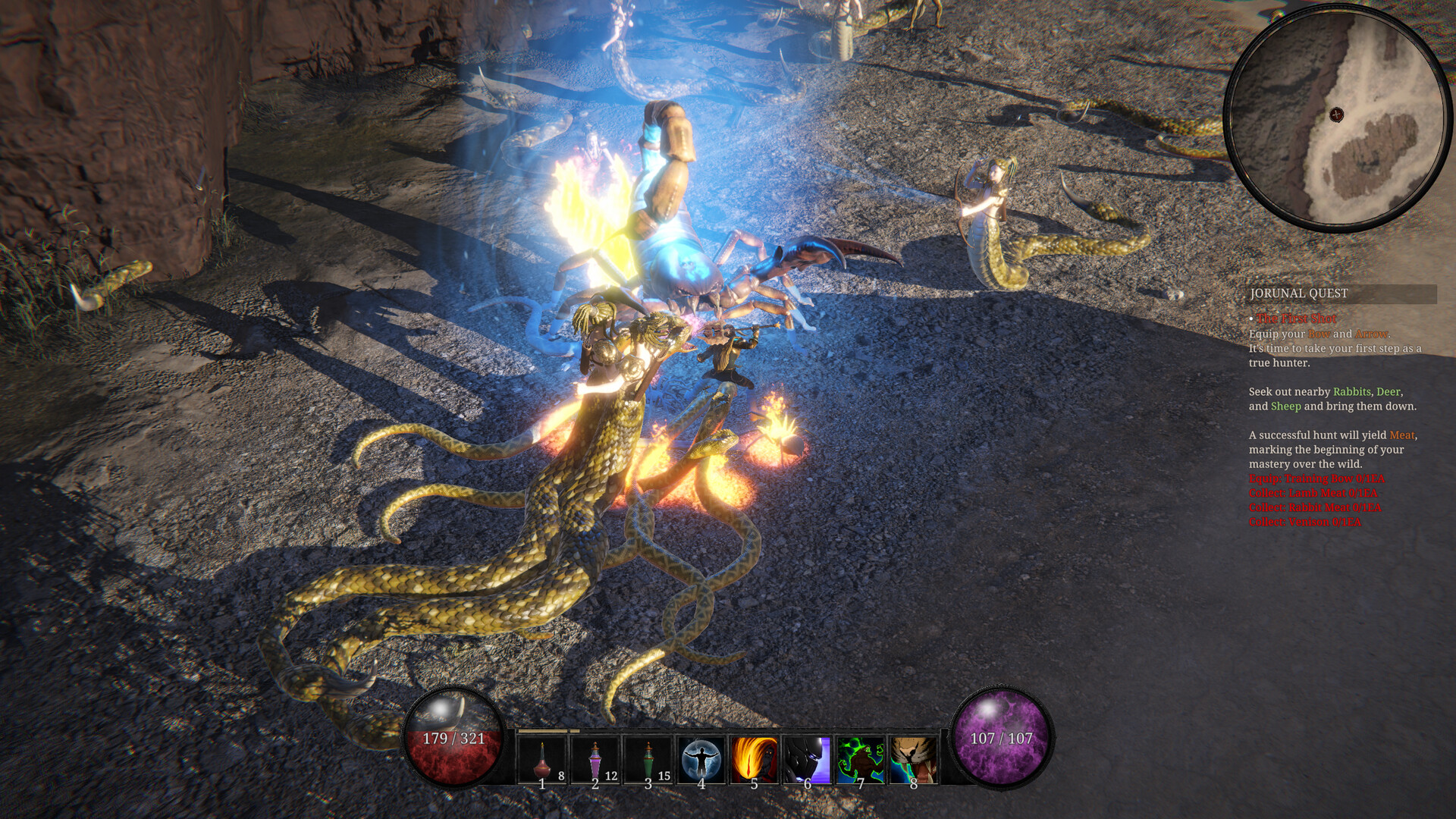The width and height of the screenshot is (1456, 819).
Task: Collapse The First Shot quest entry
Action: coord(1297,318)
